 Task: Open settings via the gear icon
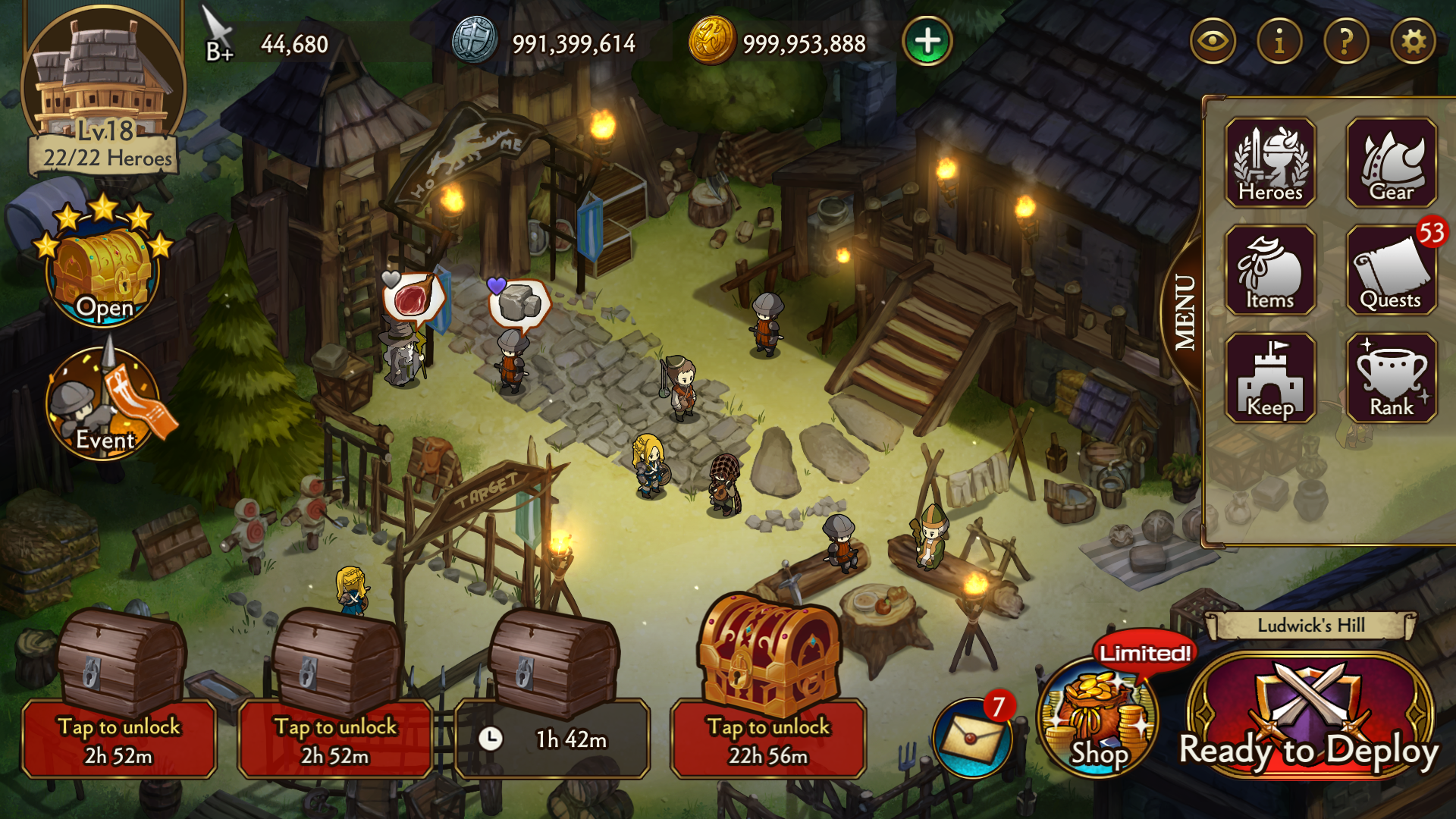1413,42
